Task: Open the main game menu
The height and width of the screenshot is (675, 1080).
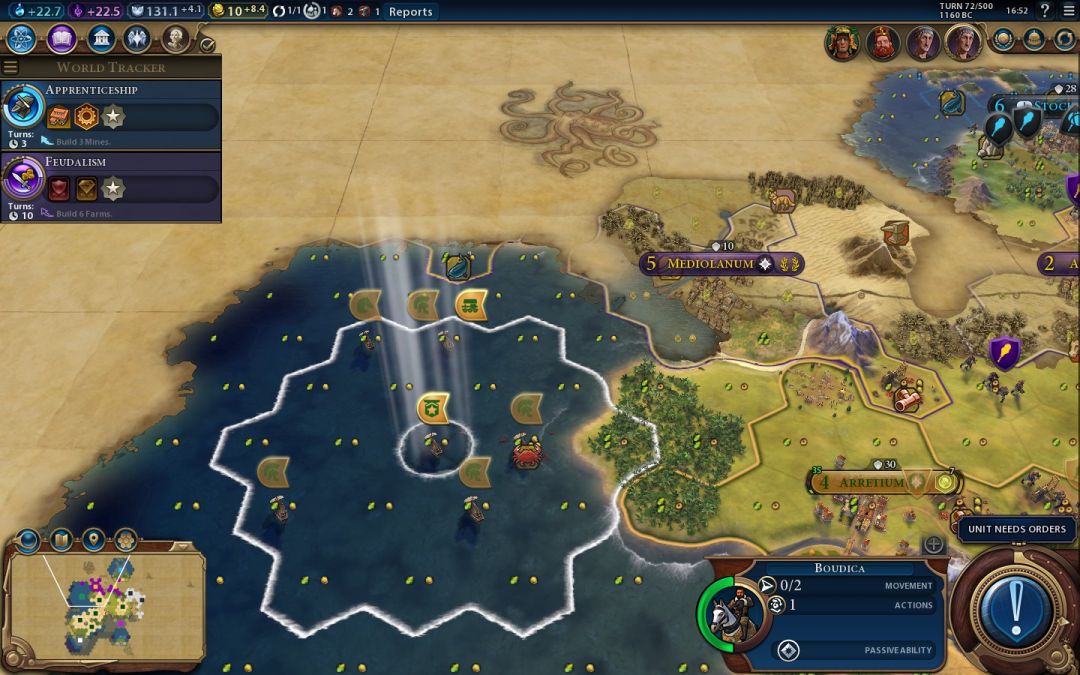Action: pos(1067,11)
